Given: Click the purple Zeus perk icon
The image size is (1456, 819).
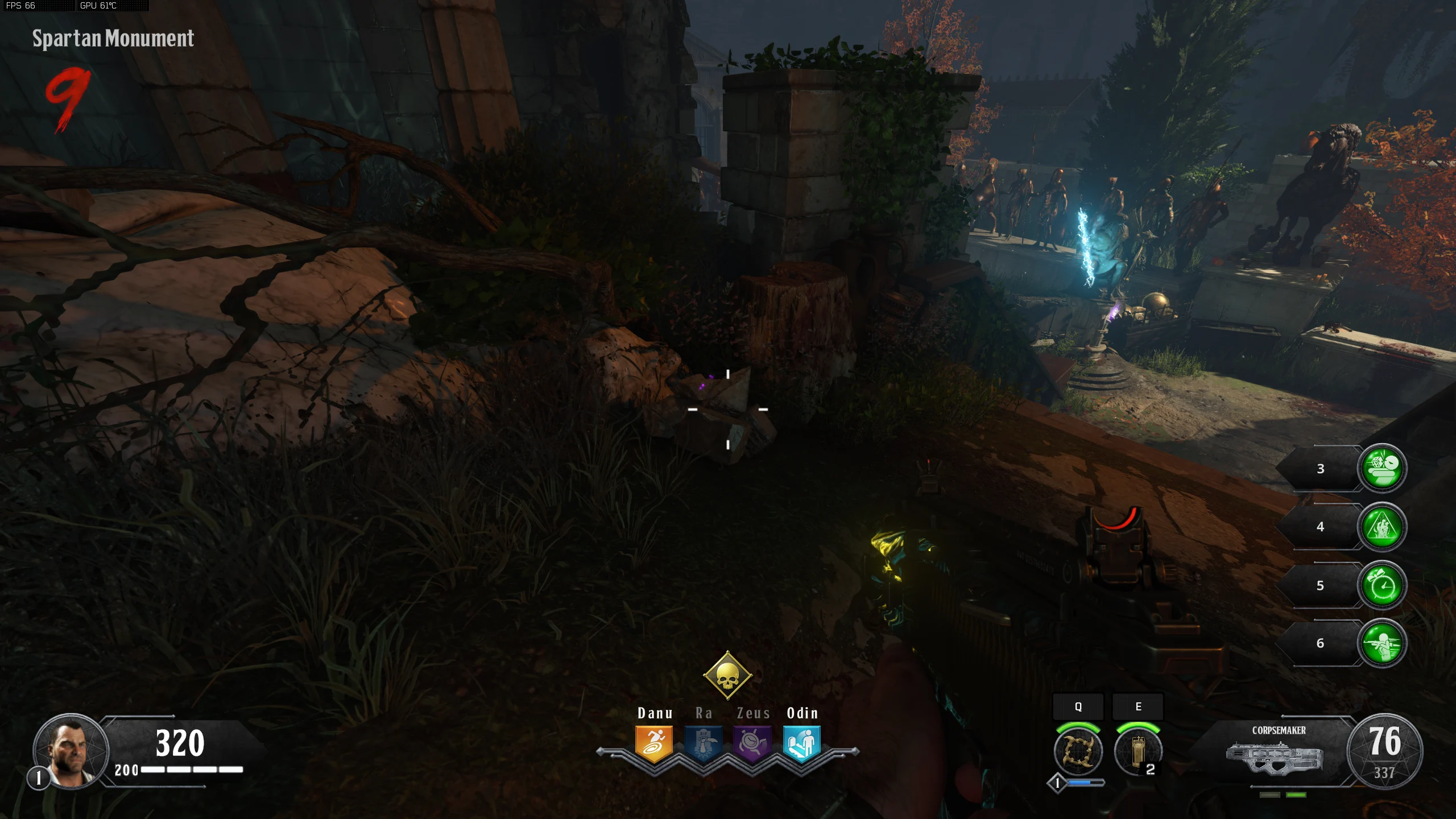Looking at the screenshot, I should click(752, 743).
